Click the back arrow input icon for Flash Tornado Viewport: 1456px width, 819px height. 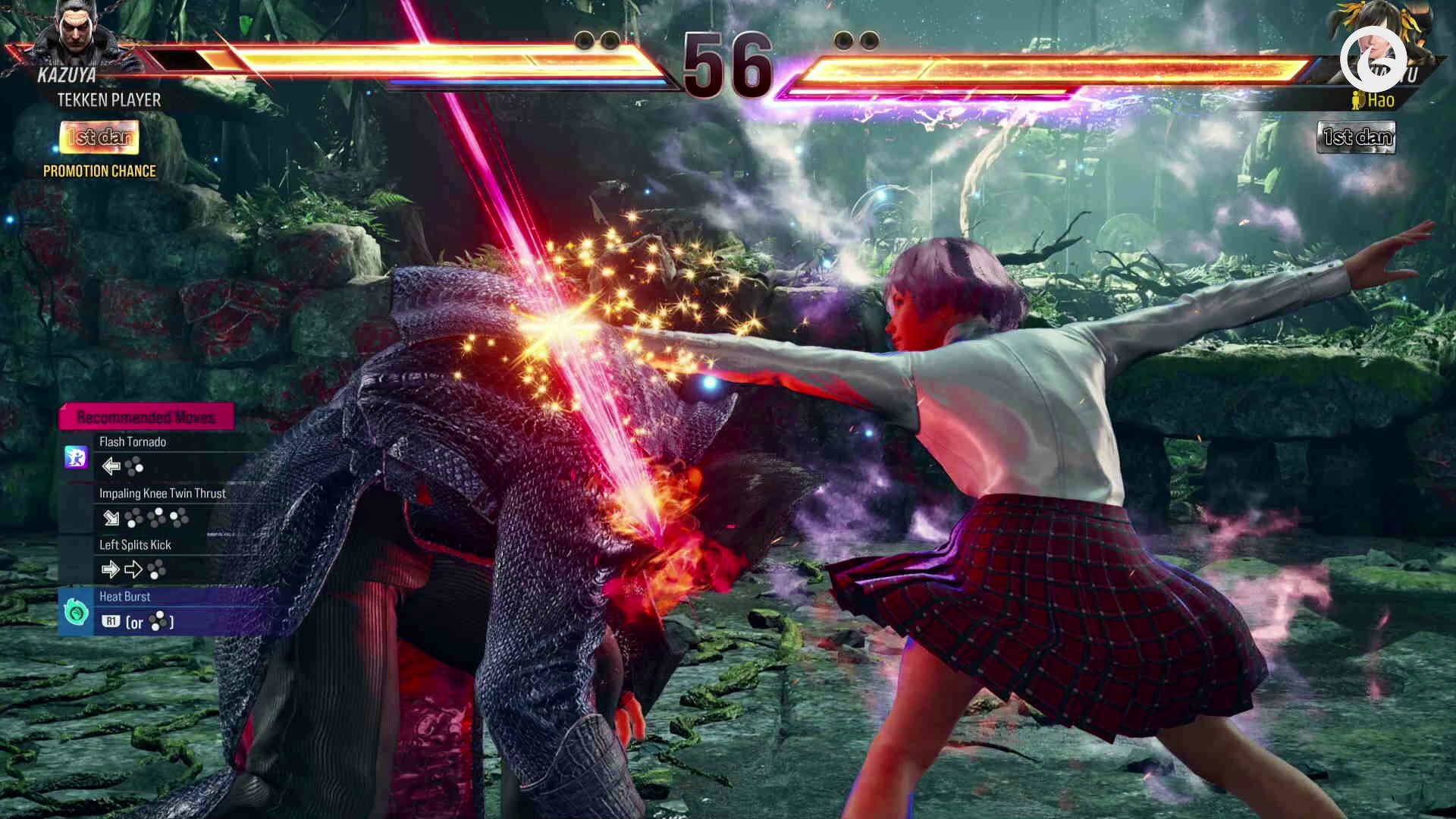111,467
